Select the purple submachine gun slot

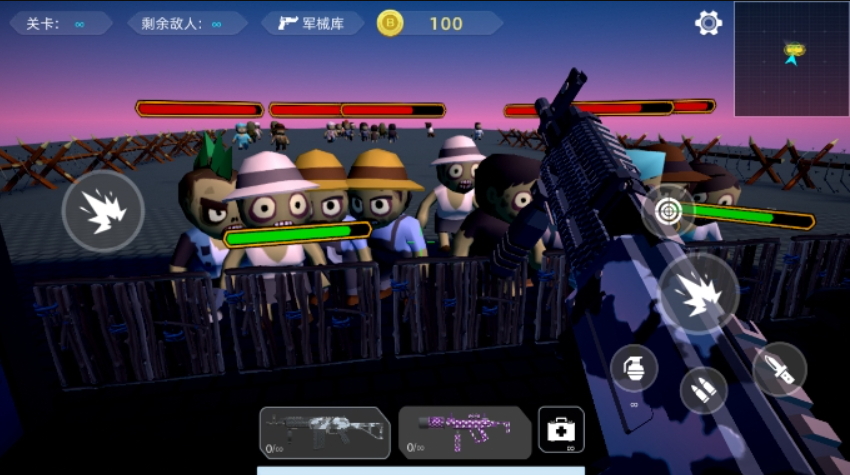click(464, 432)
